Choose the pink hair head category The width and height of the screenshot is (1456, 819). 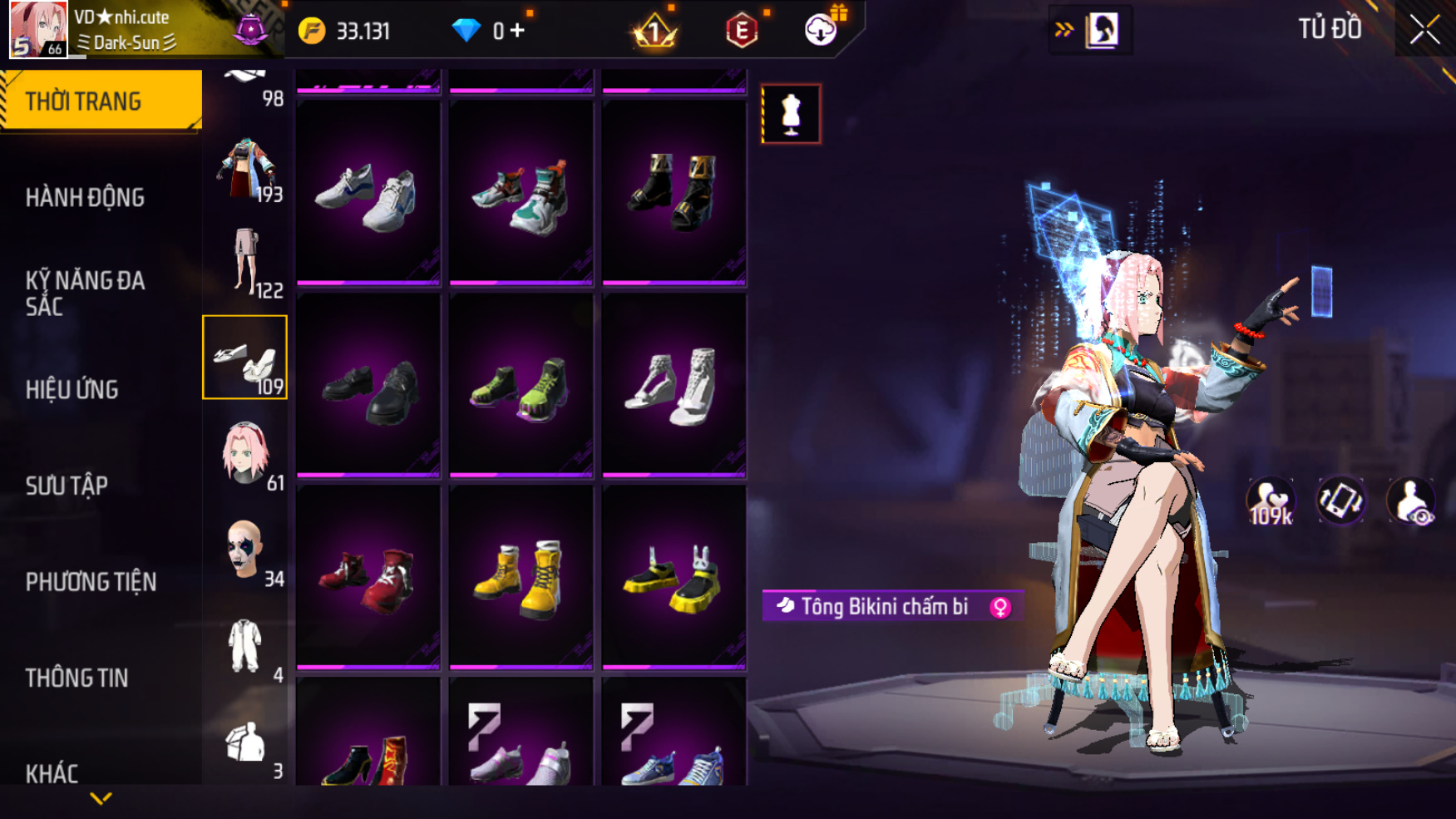point(245,454)
